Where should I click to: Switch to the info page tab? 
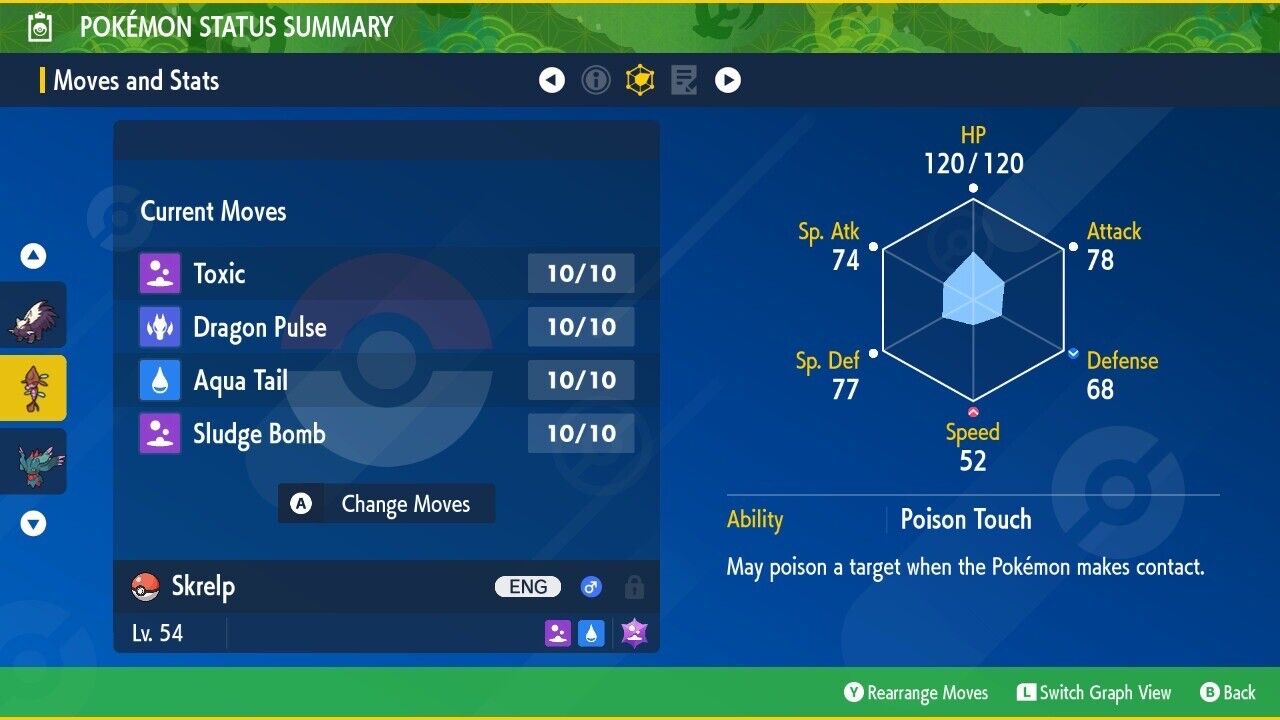click(x=596, y=80)
